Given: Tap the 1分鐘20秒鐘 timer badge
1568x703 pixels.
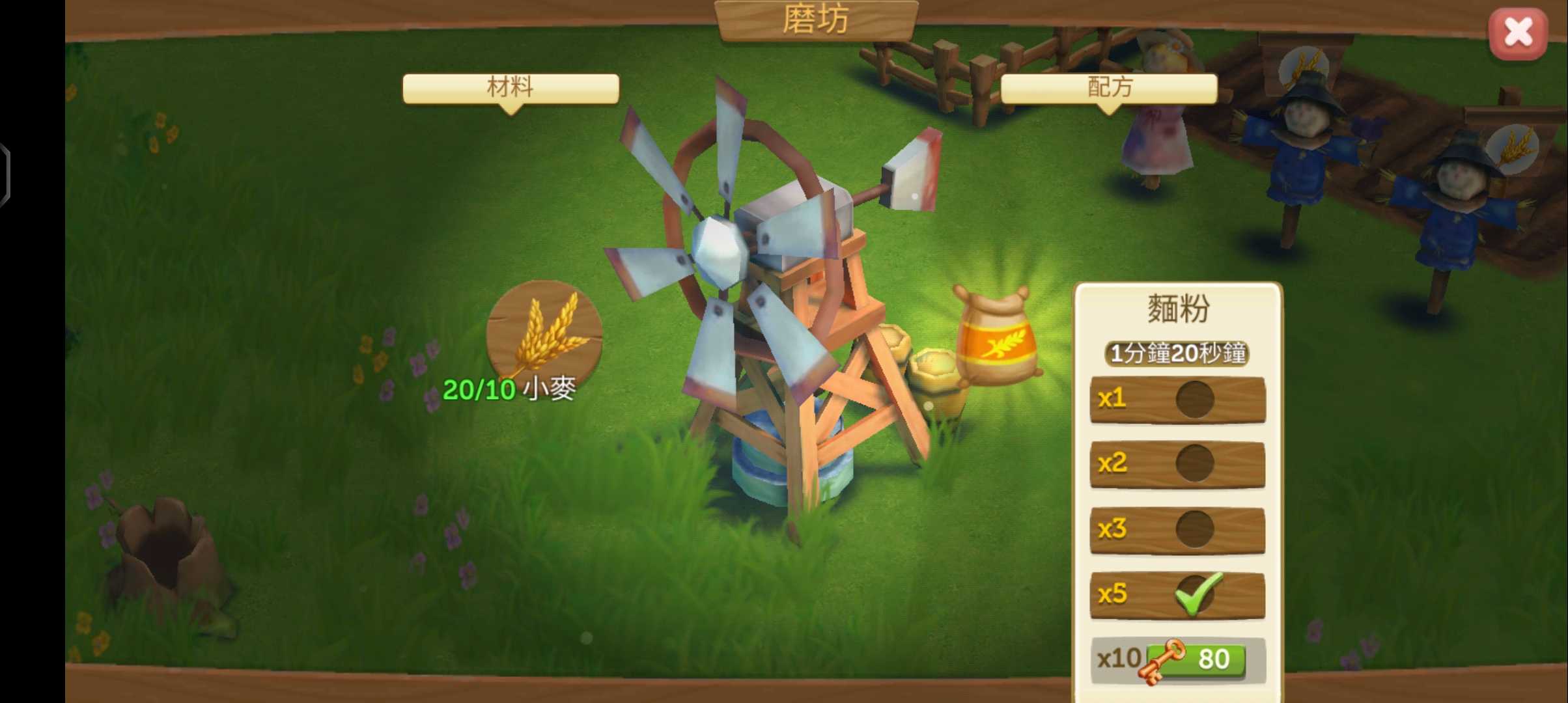Looking at the screenshot, I should coord(1176,355).
